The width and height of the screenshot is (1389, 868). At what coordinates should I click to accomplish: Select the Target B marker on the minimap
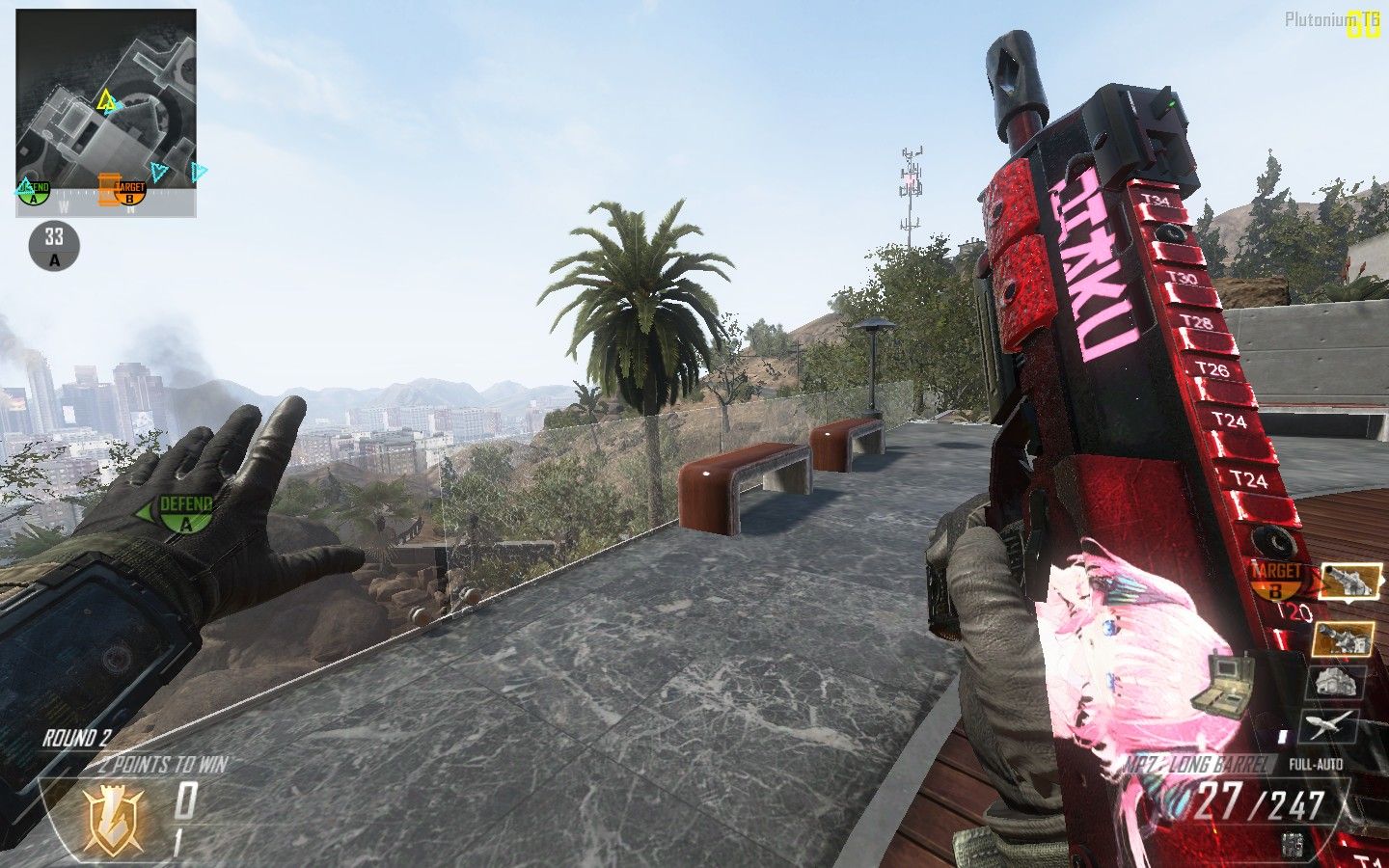pyautogui.click(x=129, y=192)
